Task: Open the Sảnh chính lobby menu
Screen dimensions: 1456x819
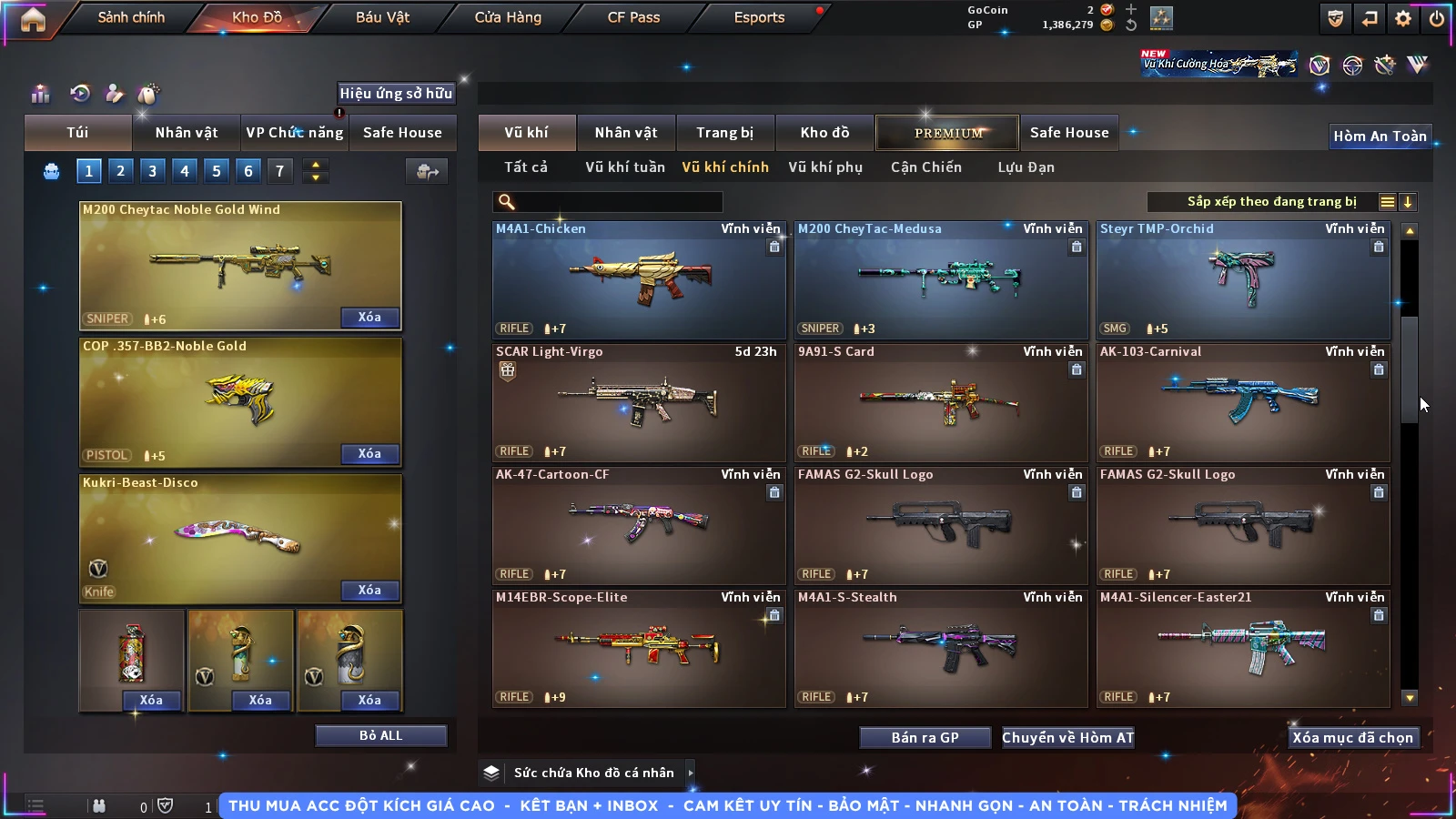Action: tap(131, 17)
